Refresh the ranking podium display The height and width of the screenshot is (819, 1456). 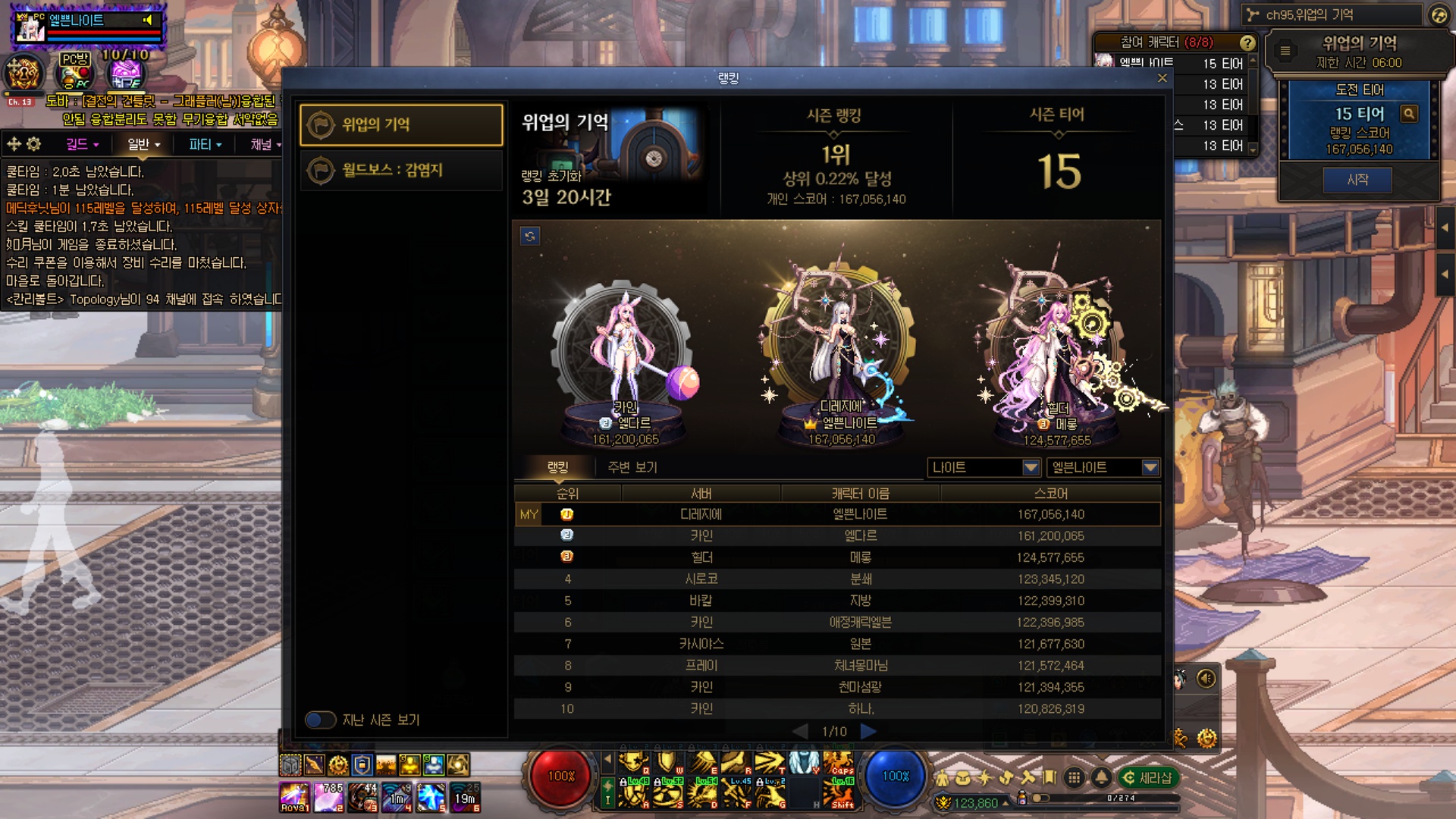(530, 236)
